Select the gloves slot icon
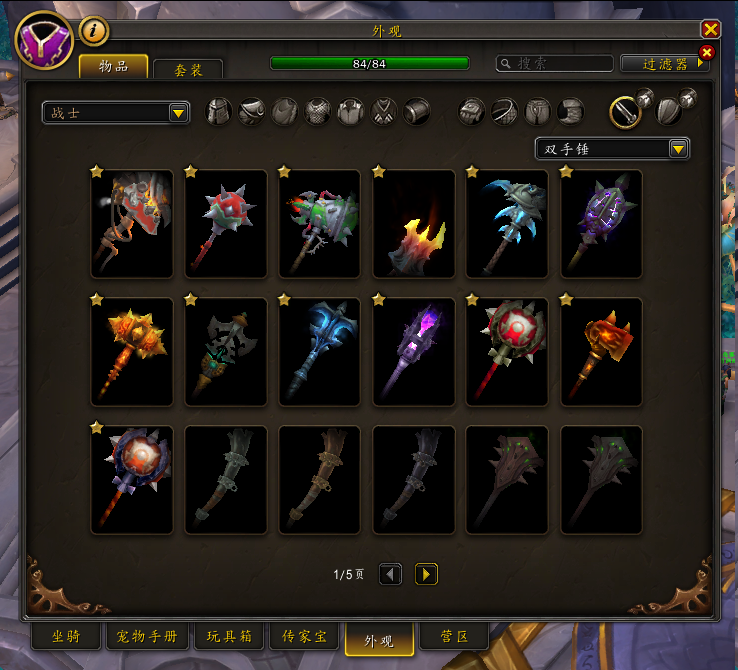The width and height of the screenshot is (738, 670). click(x=472, y=111)
